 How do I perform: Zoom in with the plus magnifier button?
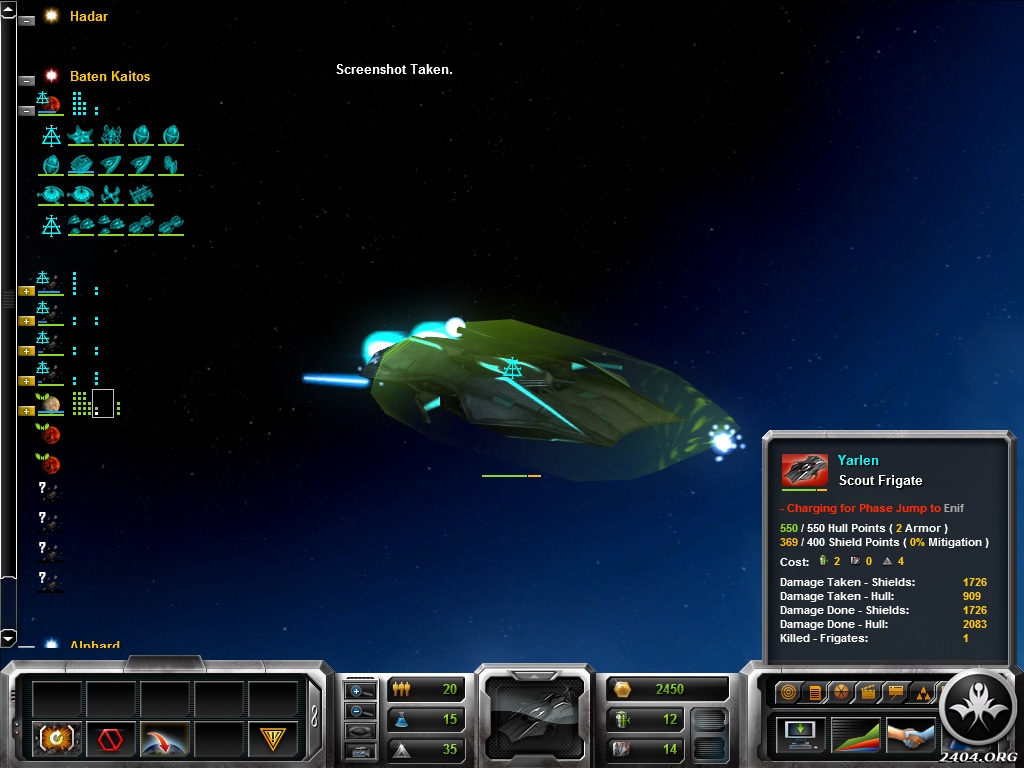pyautogui.click(x=359, y=691)
